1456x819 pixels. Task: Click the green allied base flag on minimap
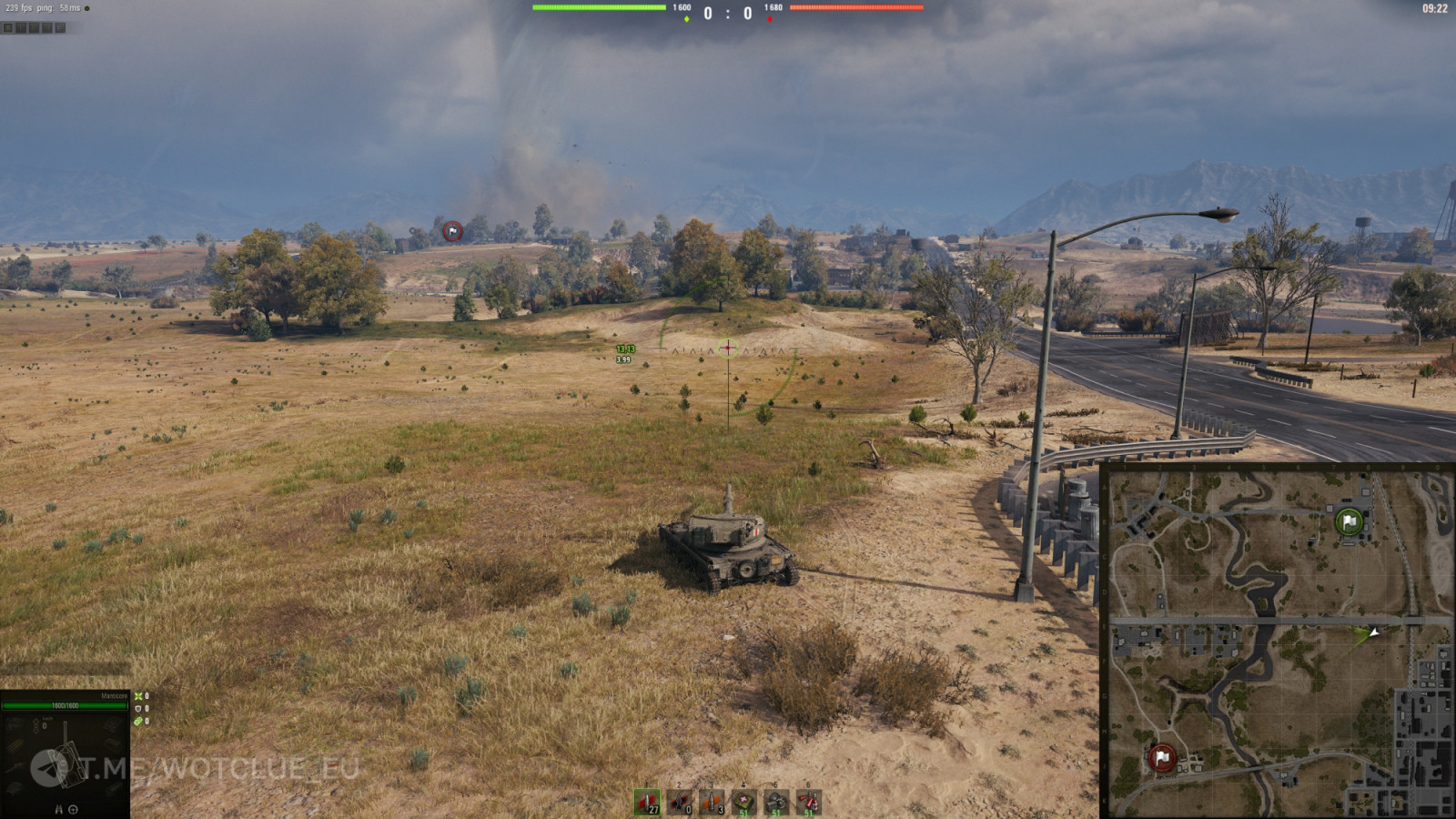[x=1349, y=521]
